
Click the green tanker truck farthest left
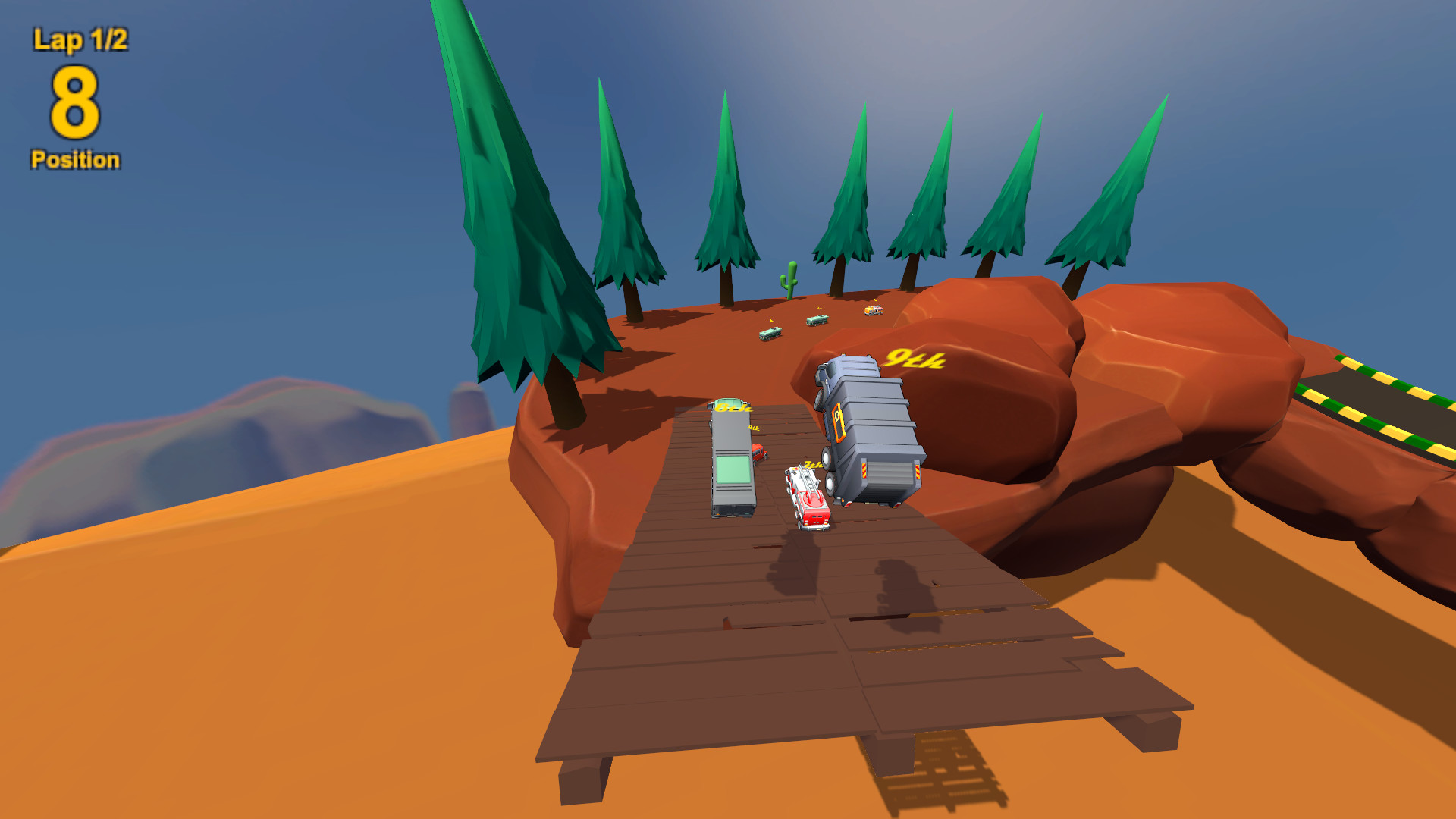(x=770, y=334)
